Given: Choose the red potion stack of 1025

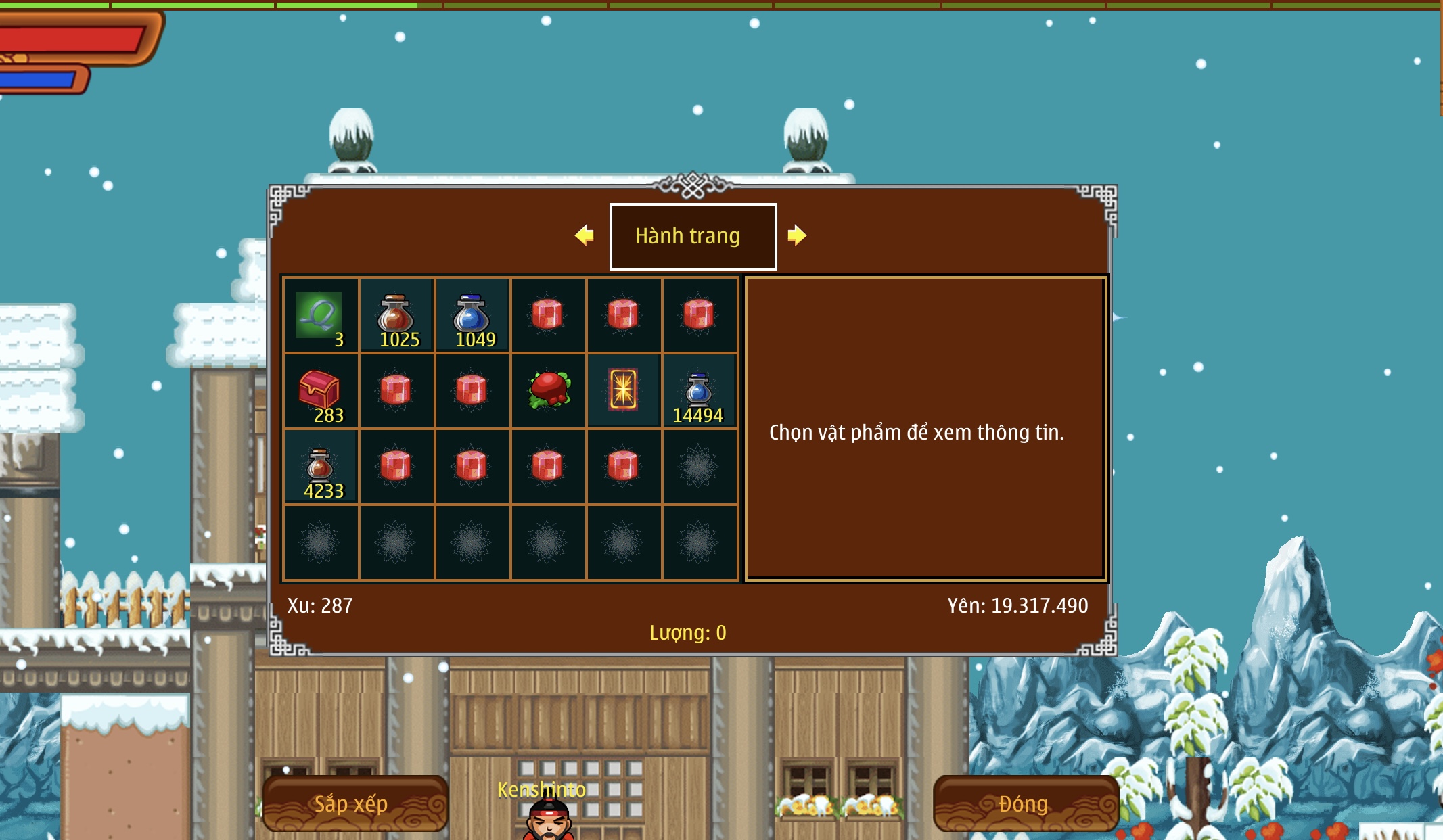Looking at the screenshot, I should [396, 315].
